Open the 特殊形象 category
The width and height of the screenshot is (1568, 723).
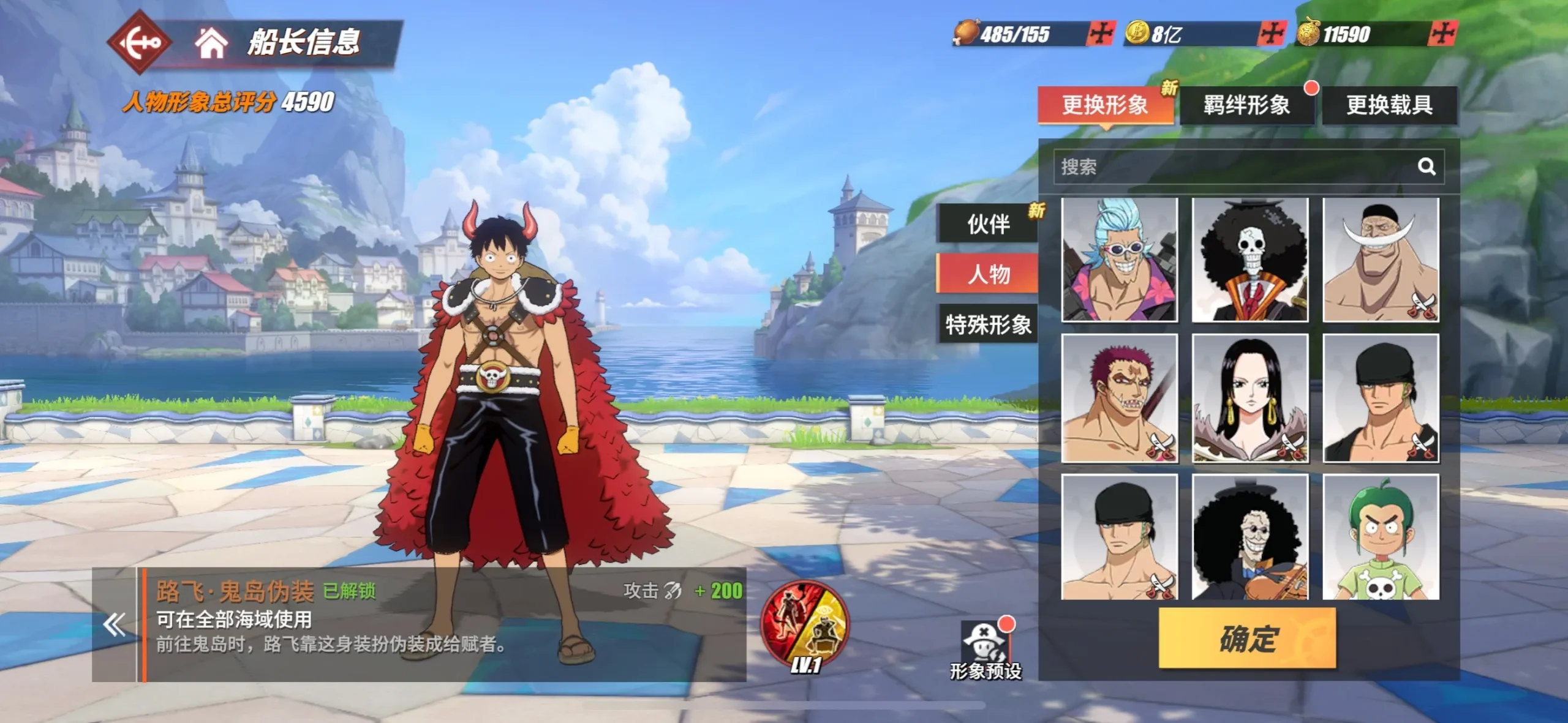(x=988, y=324)
